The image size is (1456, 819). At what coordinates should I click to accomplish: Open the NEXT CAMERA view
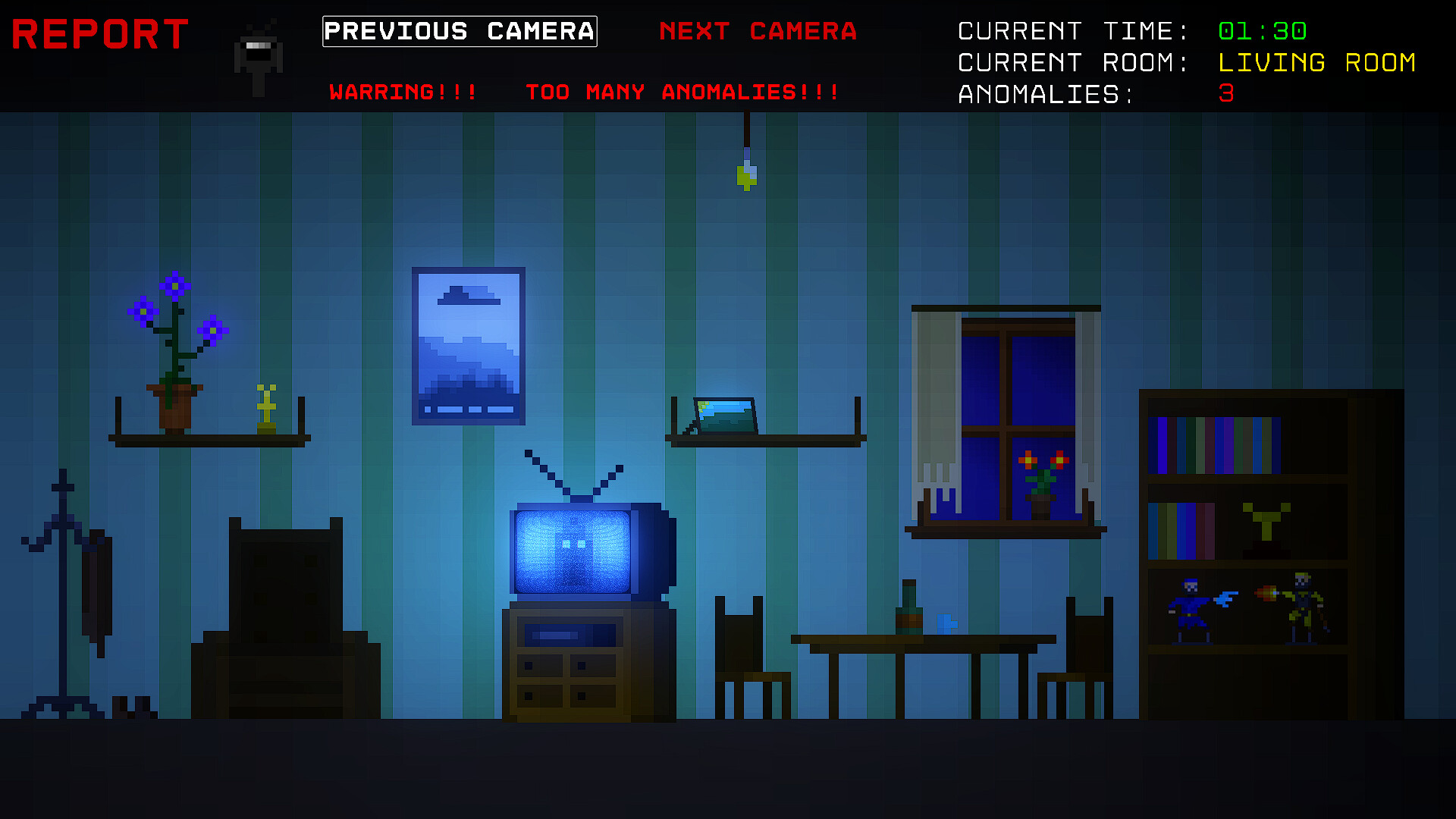click(758, 32)
